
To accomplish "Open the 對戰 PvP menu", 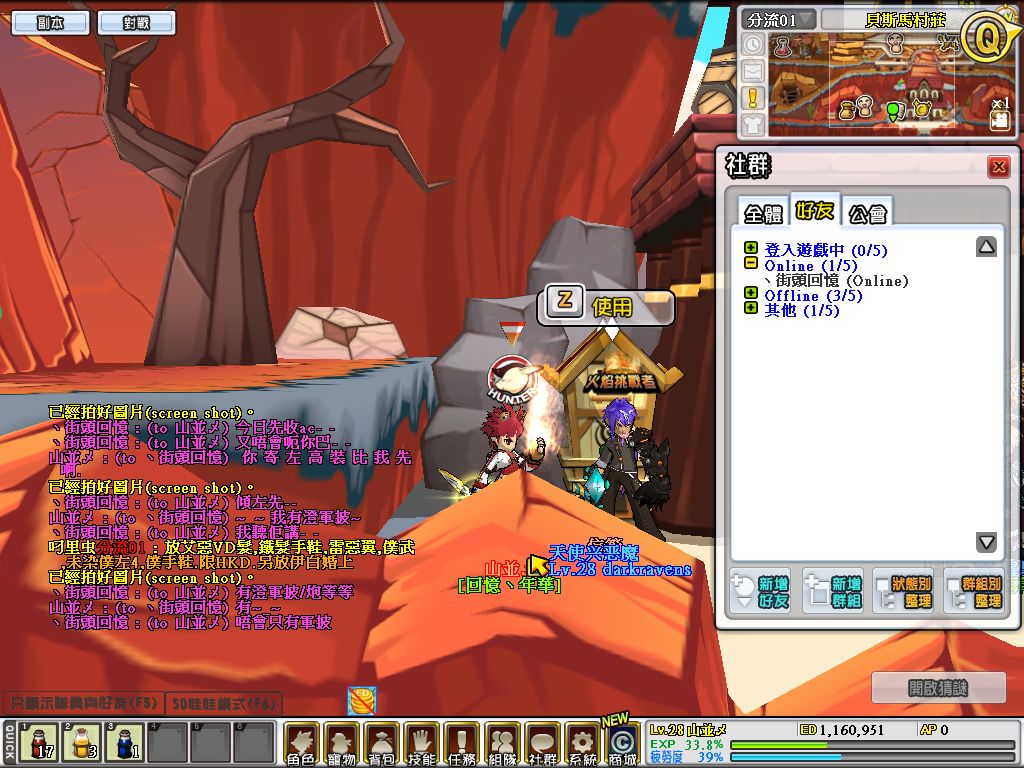I will (136, 23).
